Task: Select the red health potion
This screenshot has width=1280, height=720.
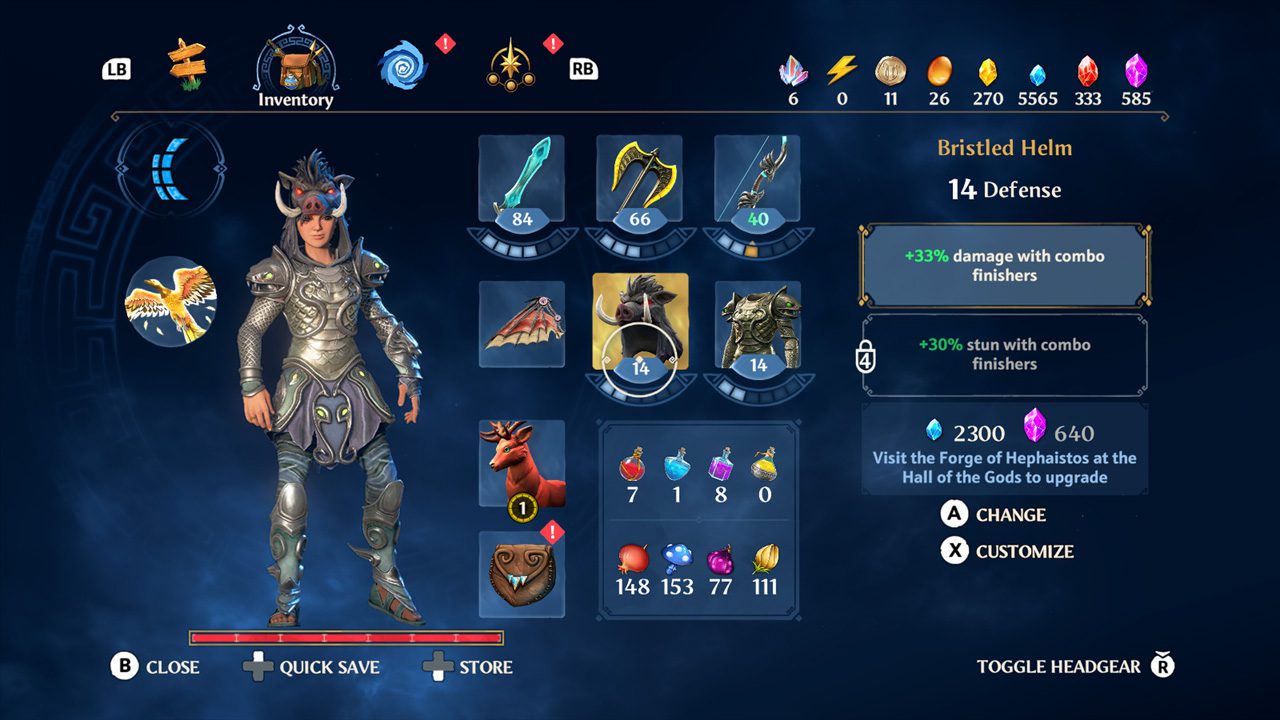Action: pyautogui.click(x=632, y=464)
